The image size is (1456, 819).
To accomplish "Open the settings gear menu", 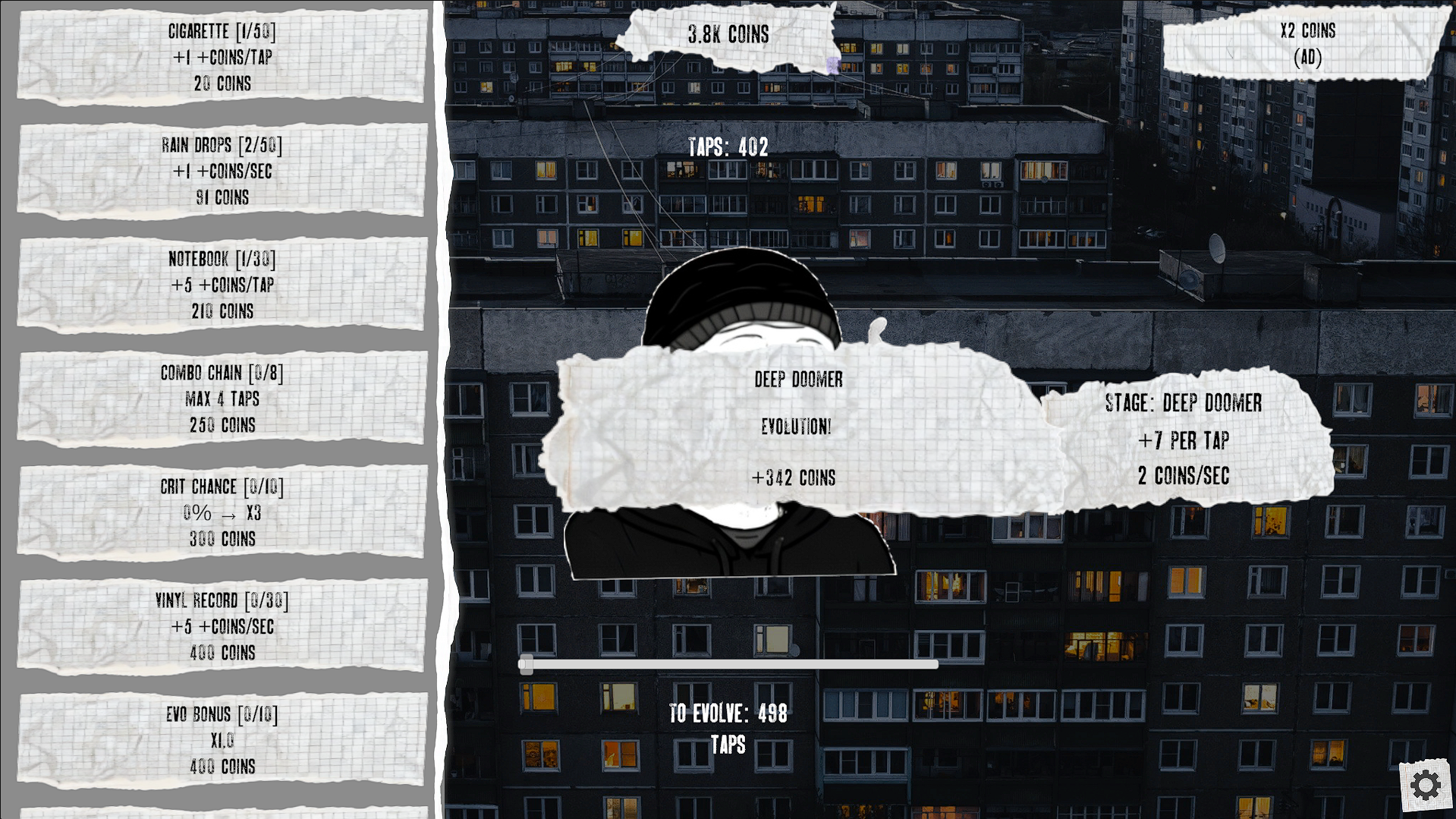I will [1426, 784].
